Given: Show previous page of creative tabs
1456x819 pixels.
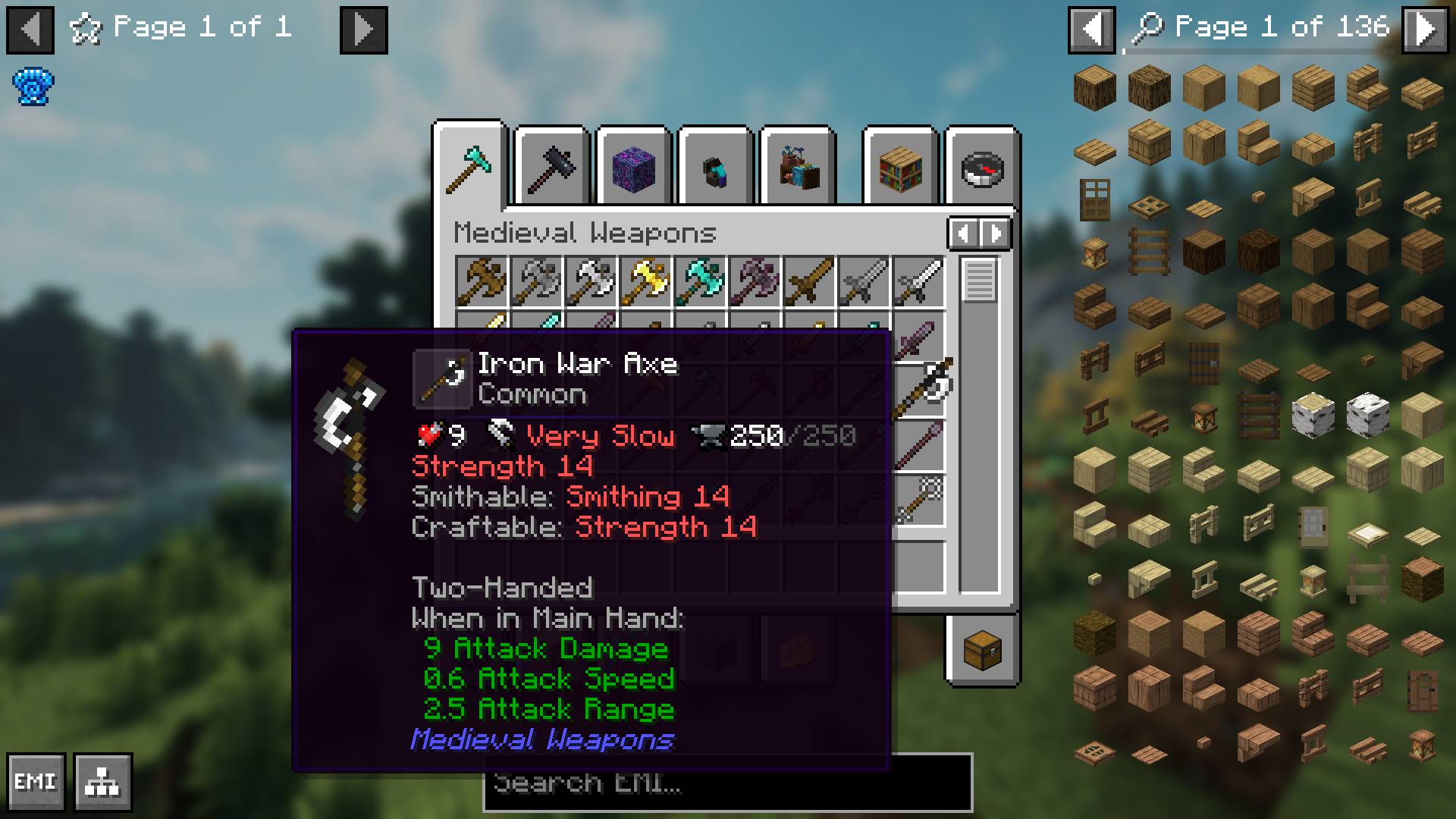Looking at the screenshot, I should tap(963, 234).
